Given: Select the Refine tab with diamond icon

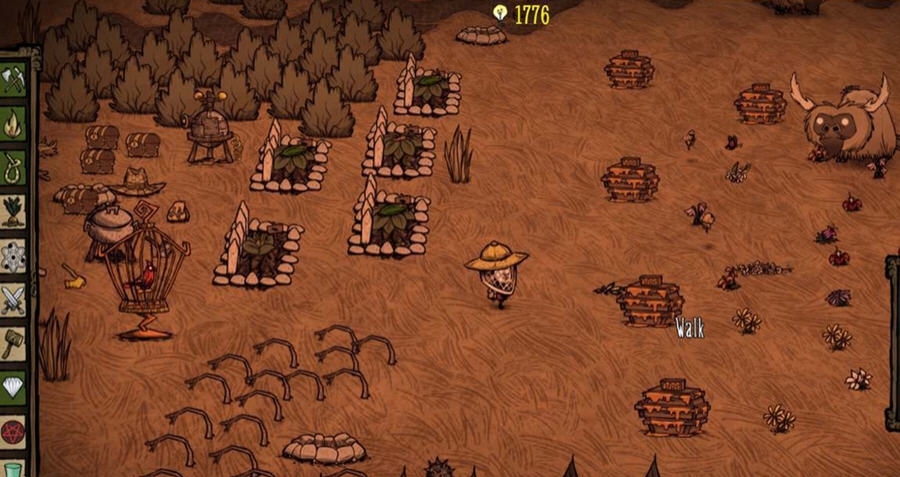Looking at the screenshot, I should pos(13,387).
